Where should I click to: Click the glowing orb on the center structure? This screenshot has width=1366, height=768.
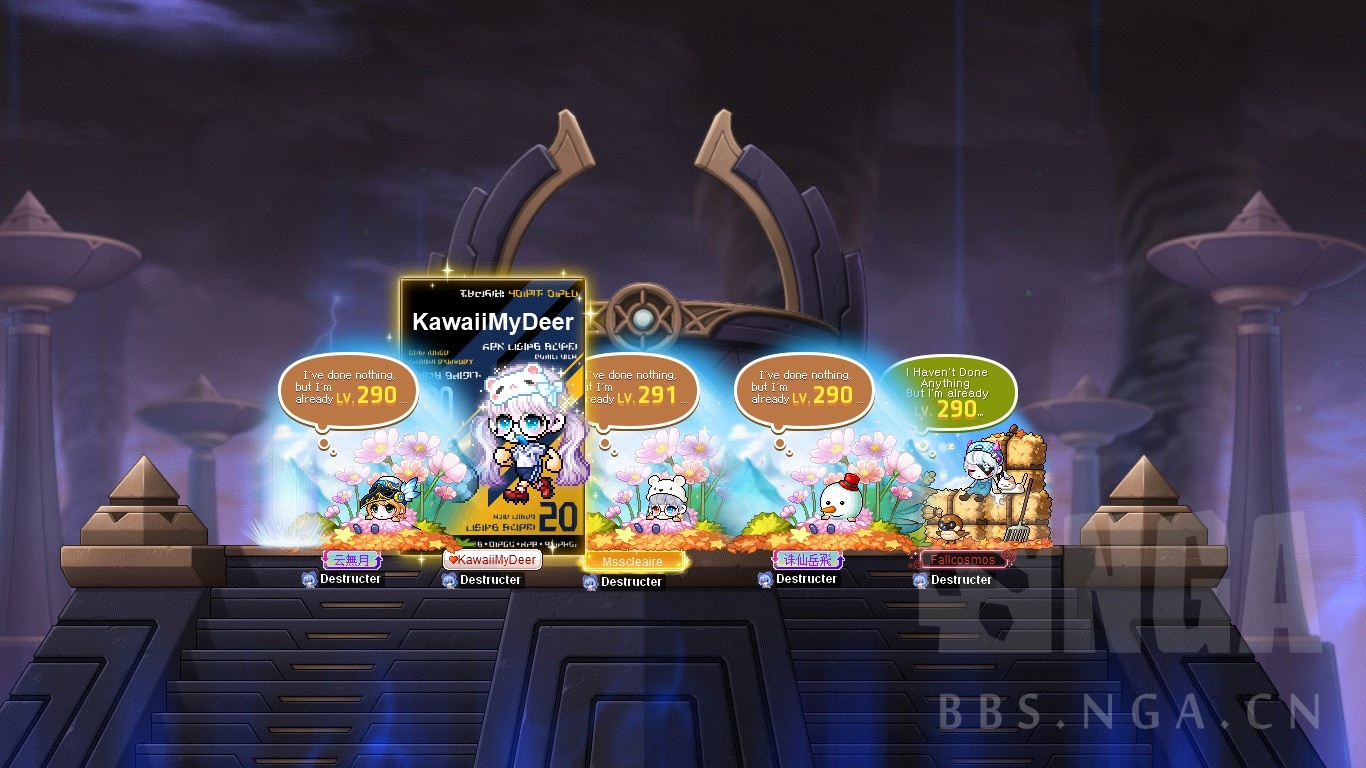click(x=645, y=318)
